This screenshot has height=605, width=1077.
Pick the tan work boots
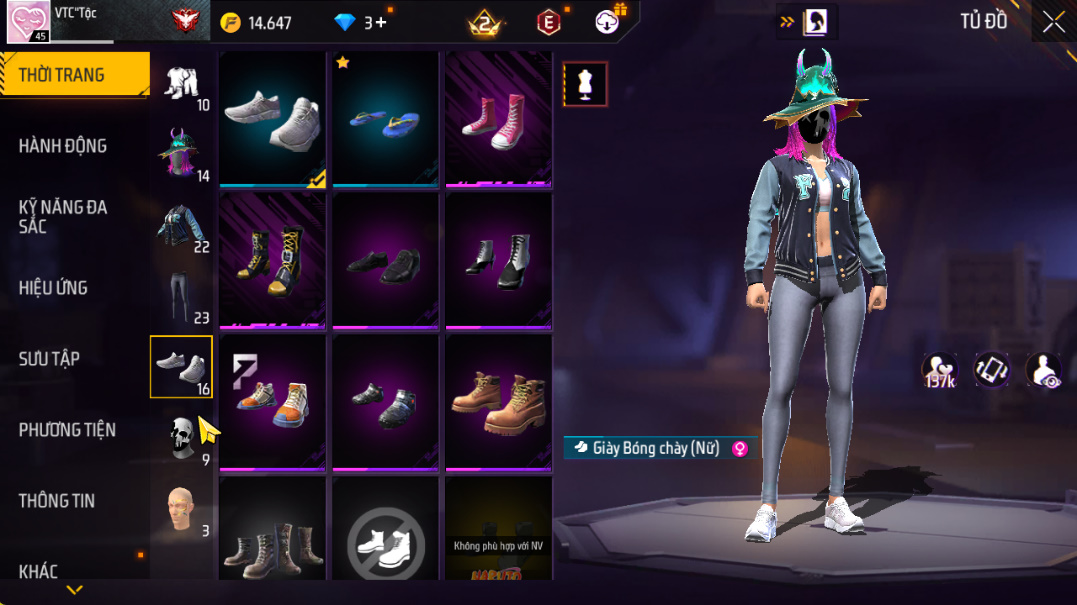pyautogui.click(x=498, y=402)
